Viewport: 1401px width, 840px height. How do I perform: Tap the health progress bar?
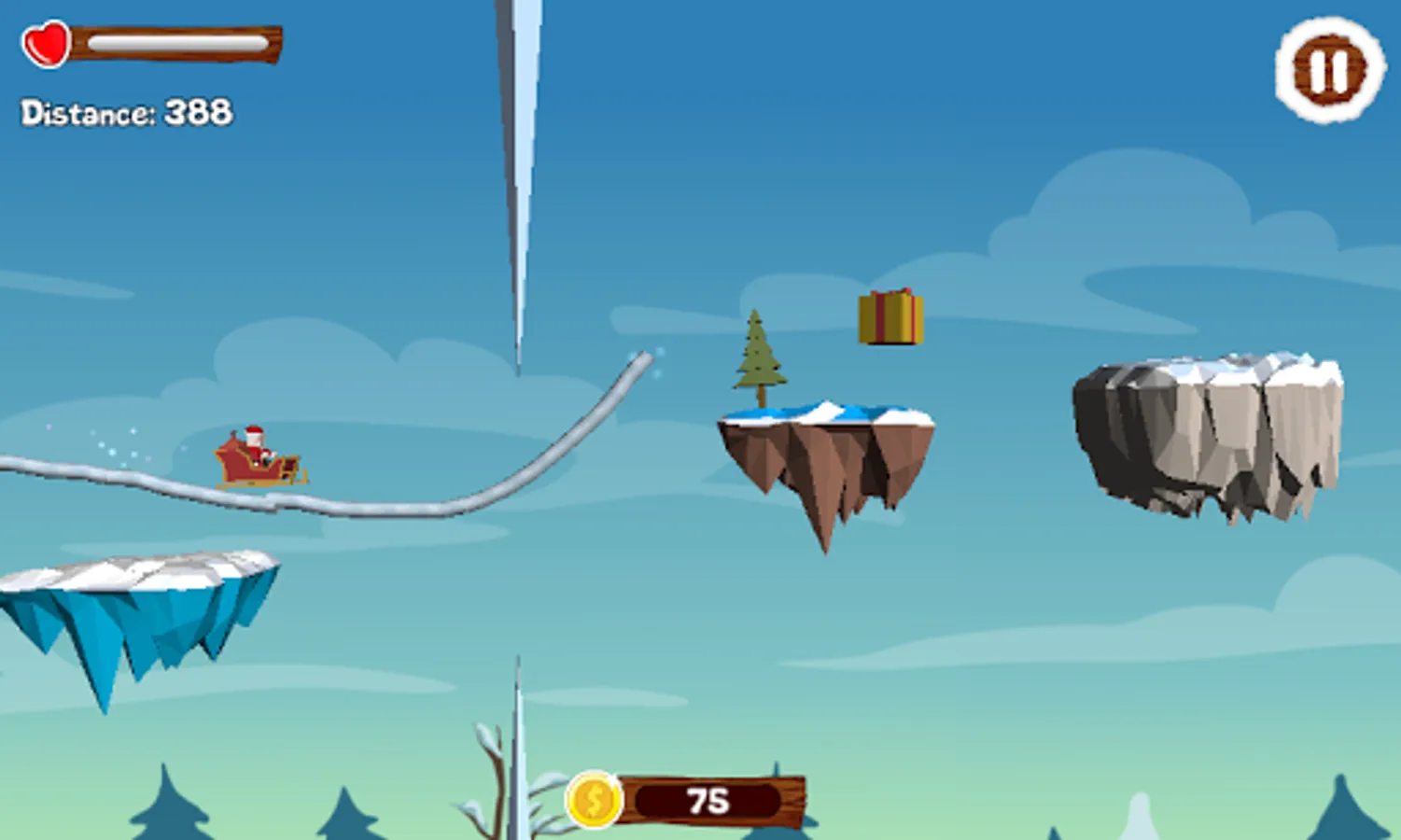(177, 41)
